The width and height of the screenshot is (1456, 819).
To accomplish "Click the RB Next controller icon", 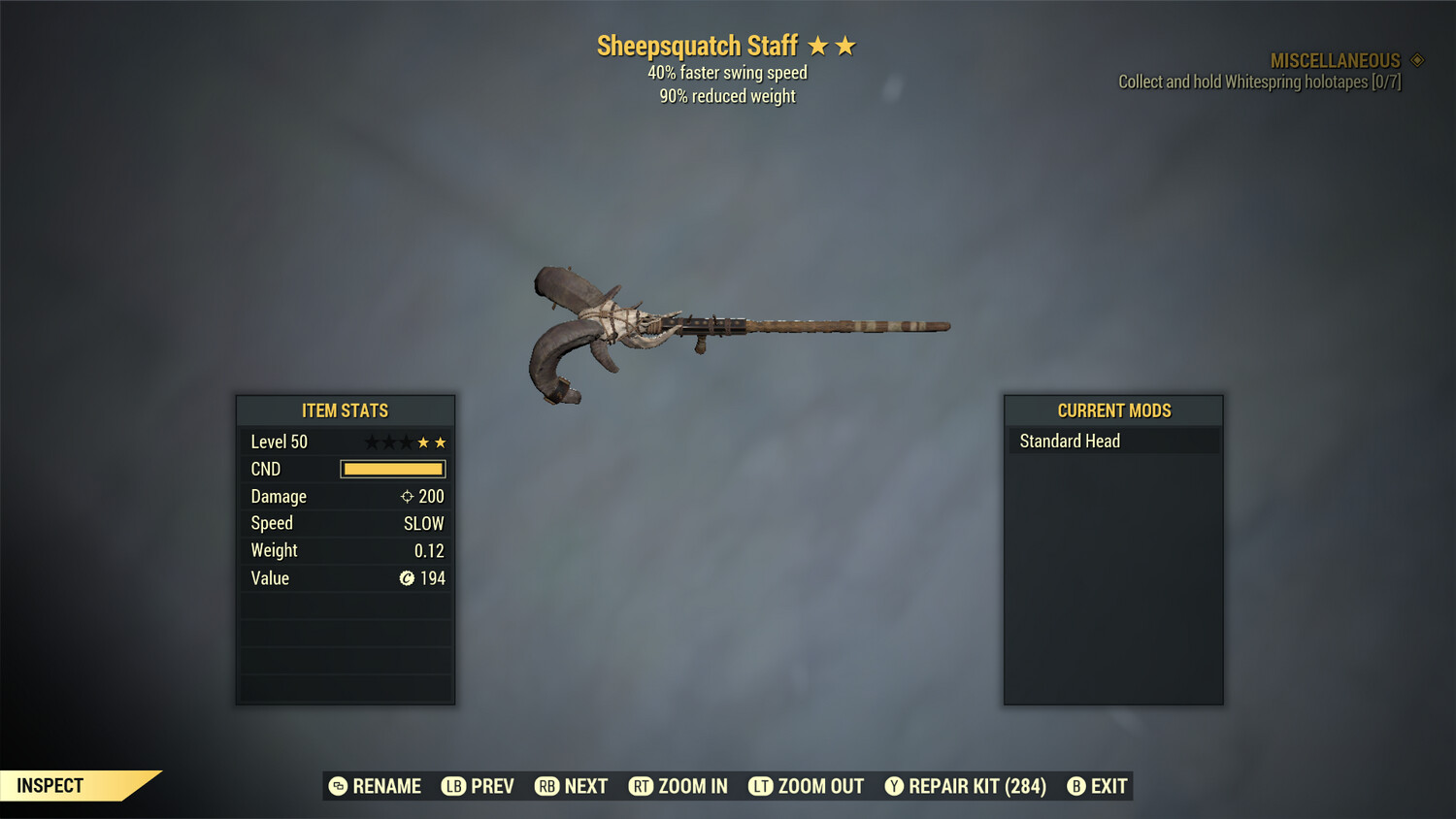I will (545, 786).
